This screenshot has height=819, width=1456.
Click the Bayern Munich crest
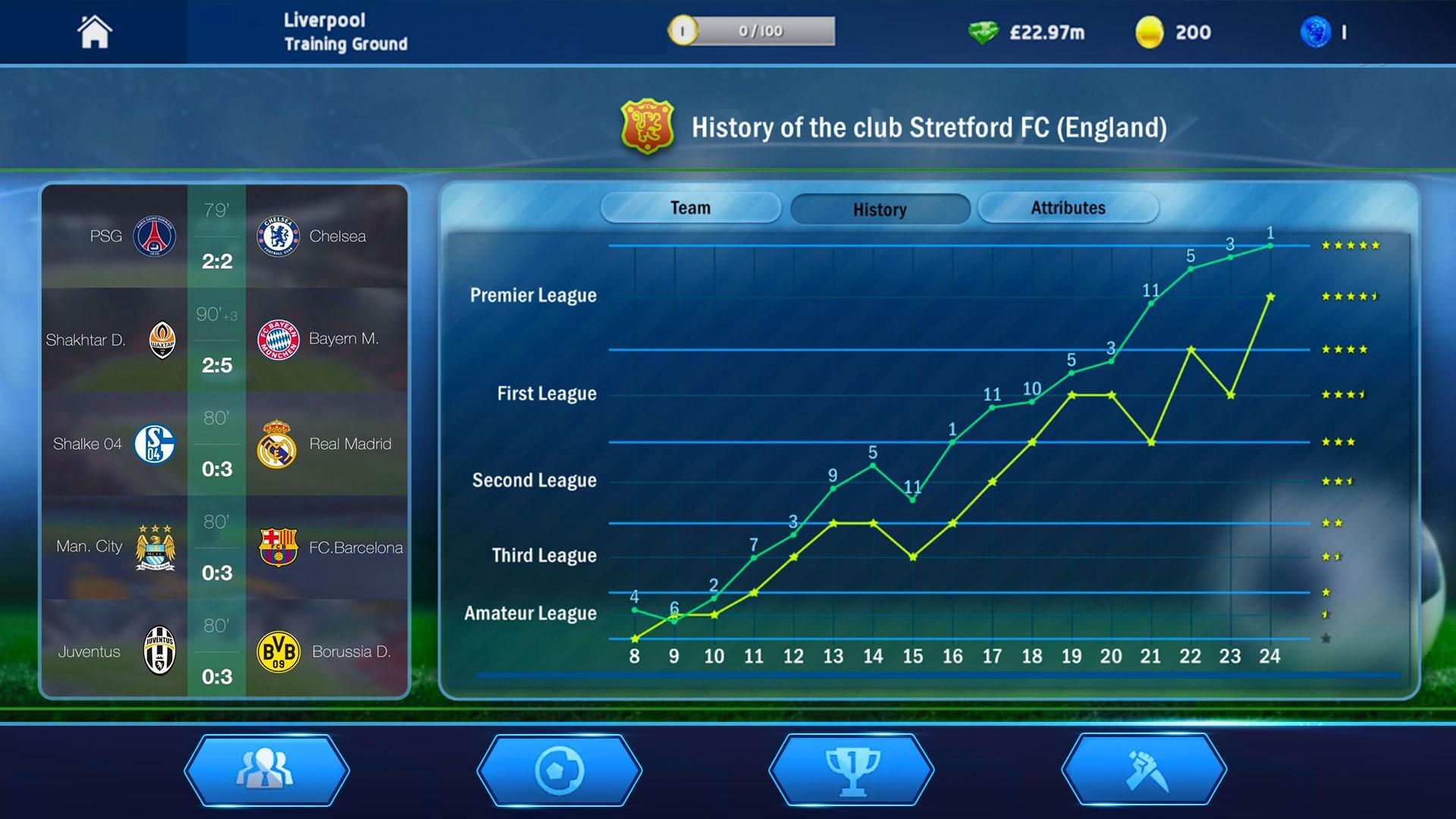coord(279,340)
